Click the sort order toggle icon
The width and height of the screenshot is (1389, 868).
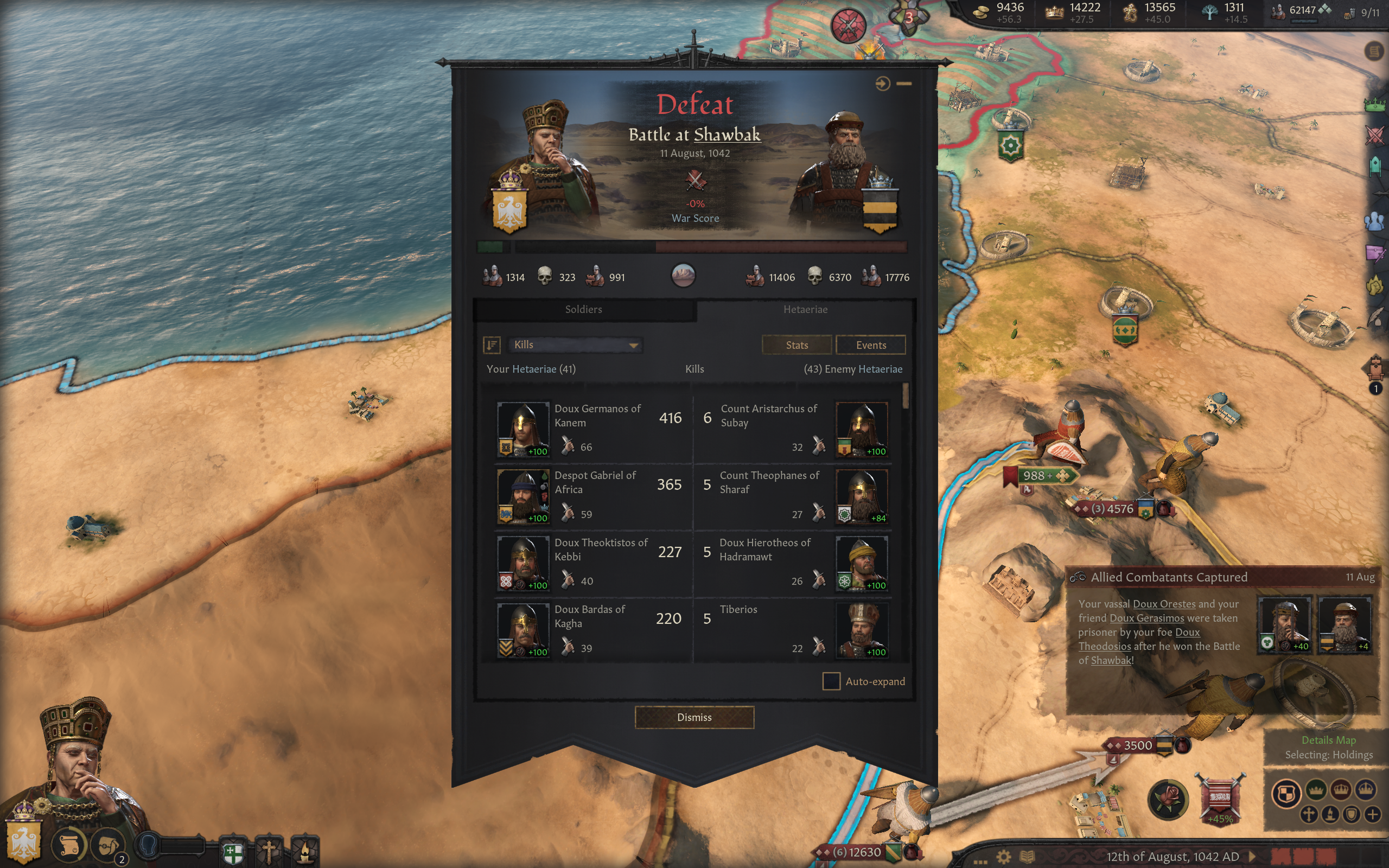click(x=492, y=344)
